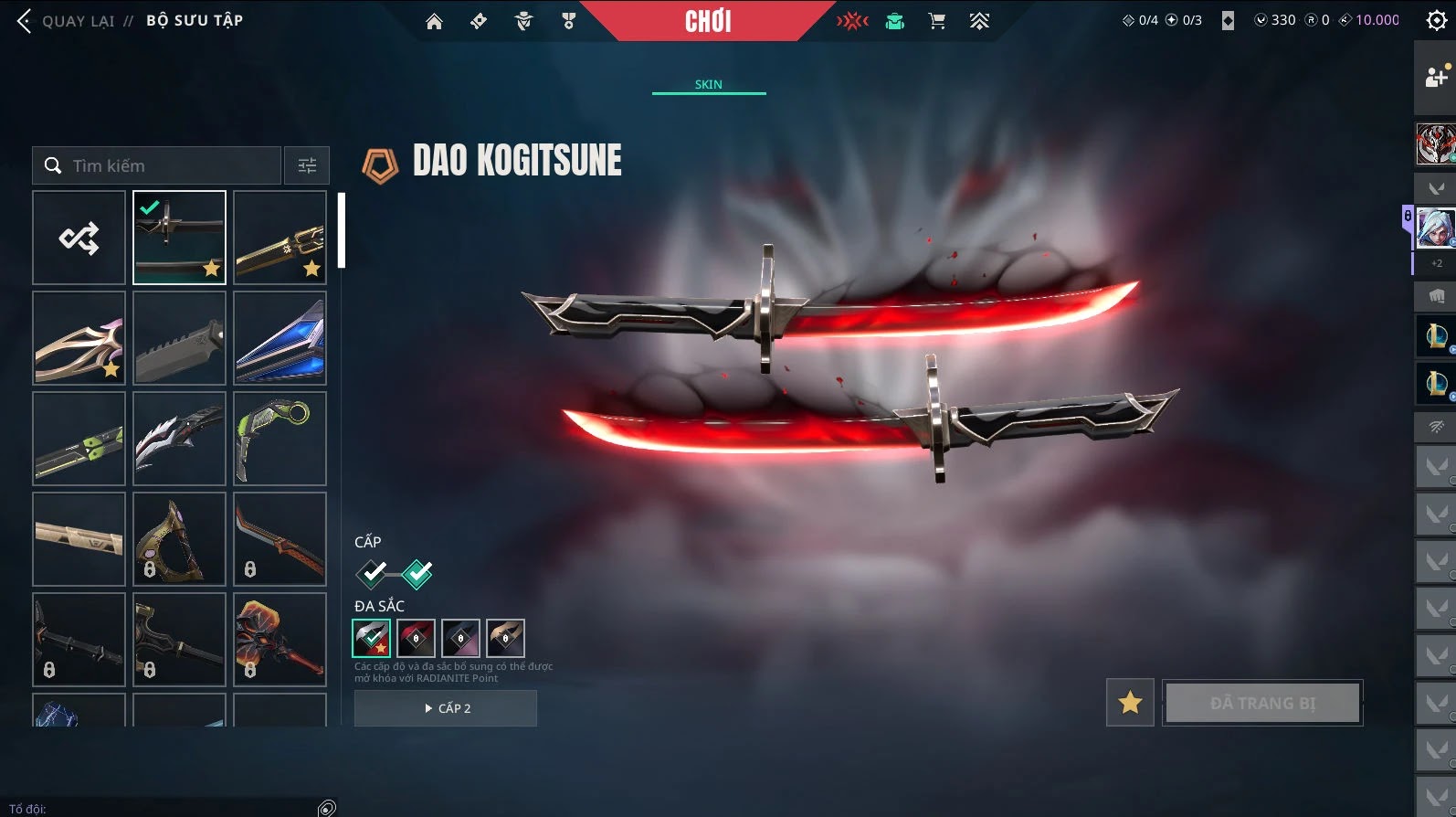
Task: Choose the equipped Kogitsune knife thumbnail
Action: click(179, 238)
